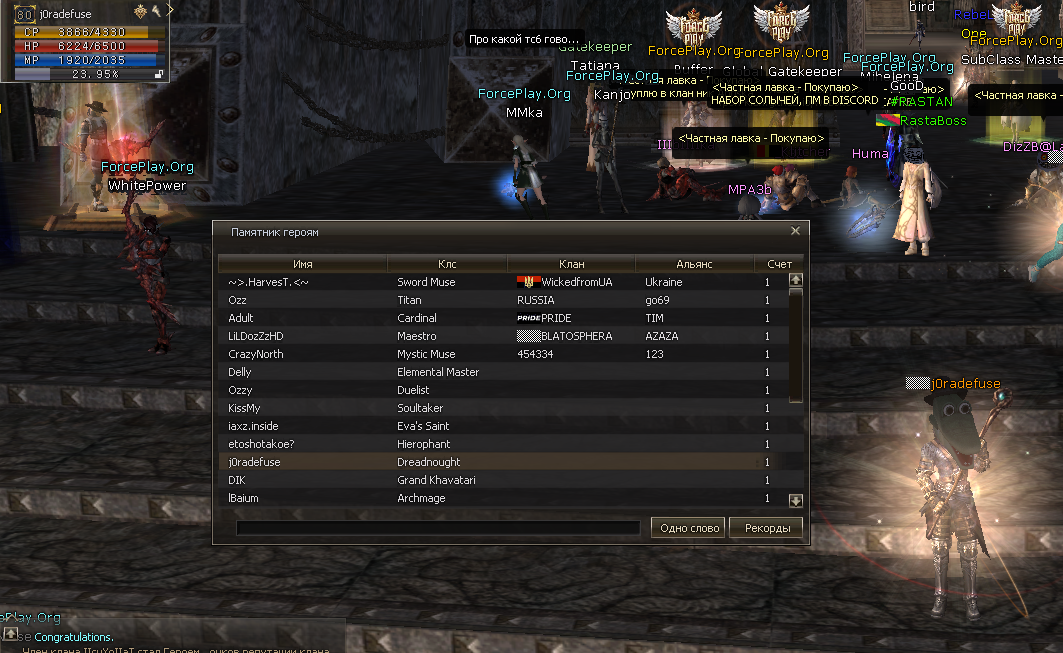Viewport: 1063px width, 653px height.
Task: Click the Одно слово button
Action: pos(690,528)
